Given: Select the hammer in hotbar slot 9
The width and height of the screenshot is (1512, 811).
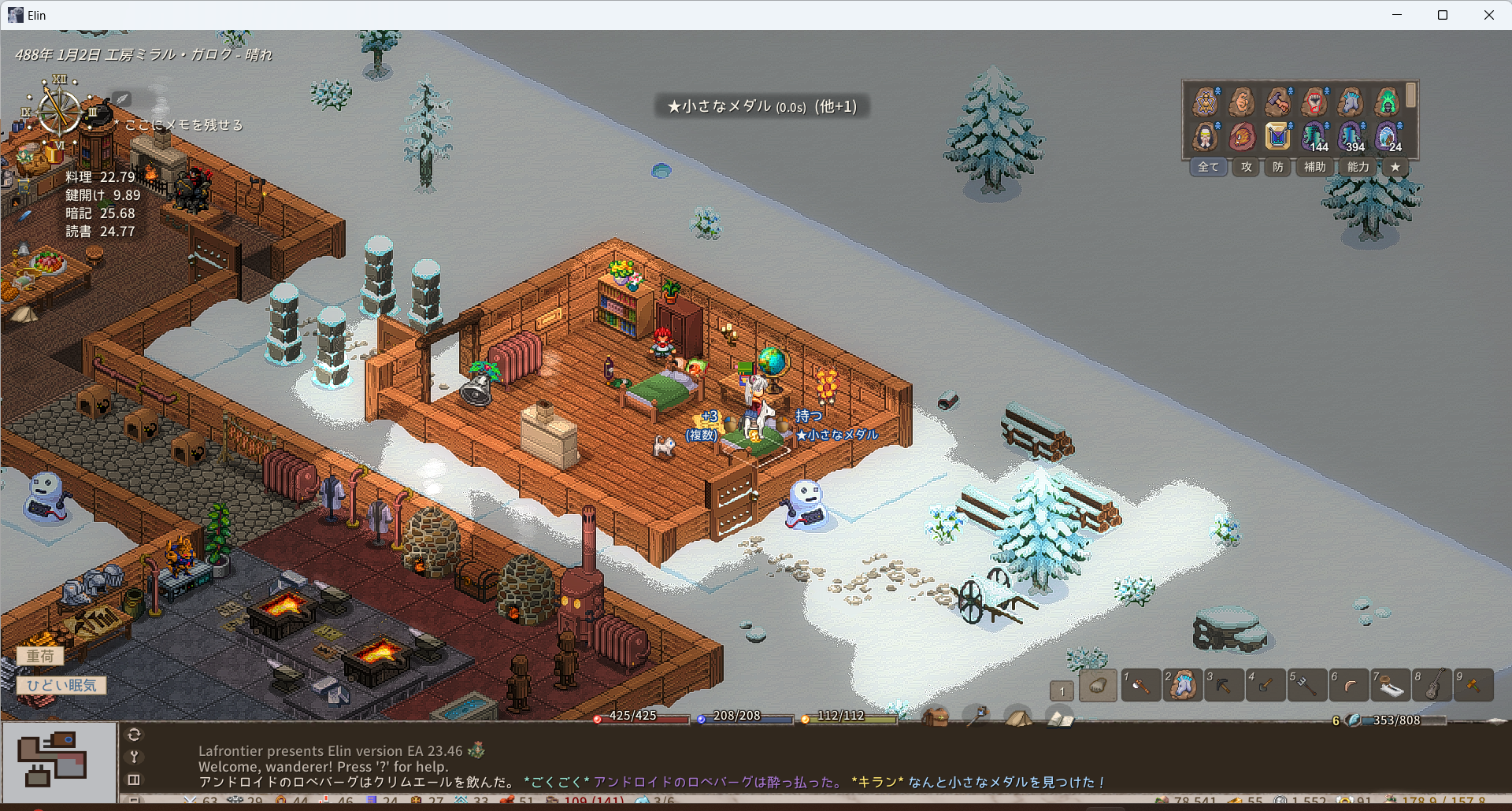Looking at the screenshot, I should [1473, 686].
